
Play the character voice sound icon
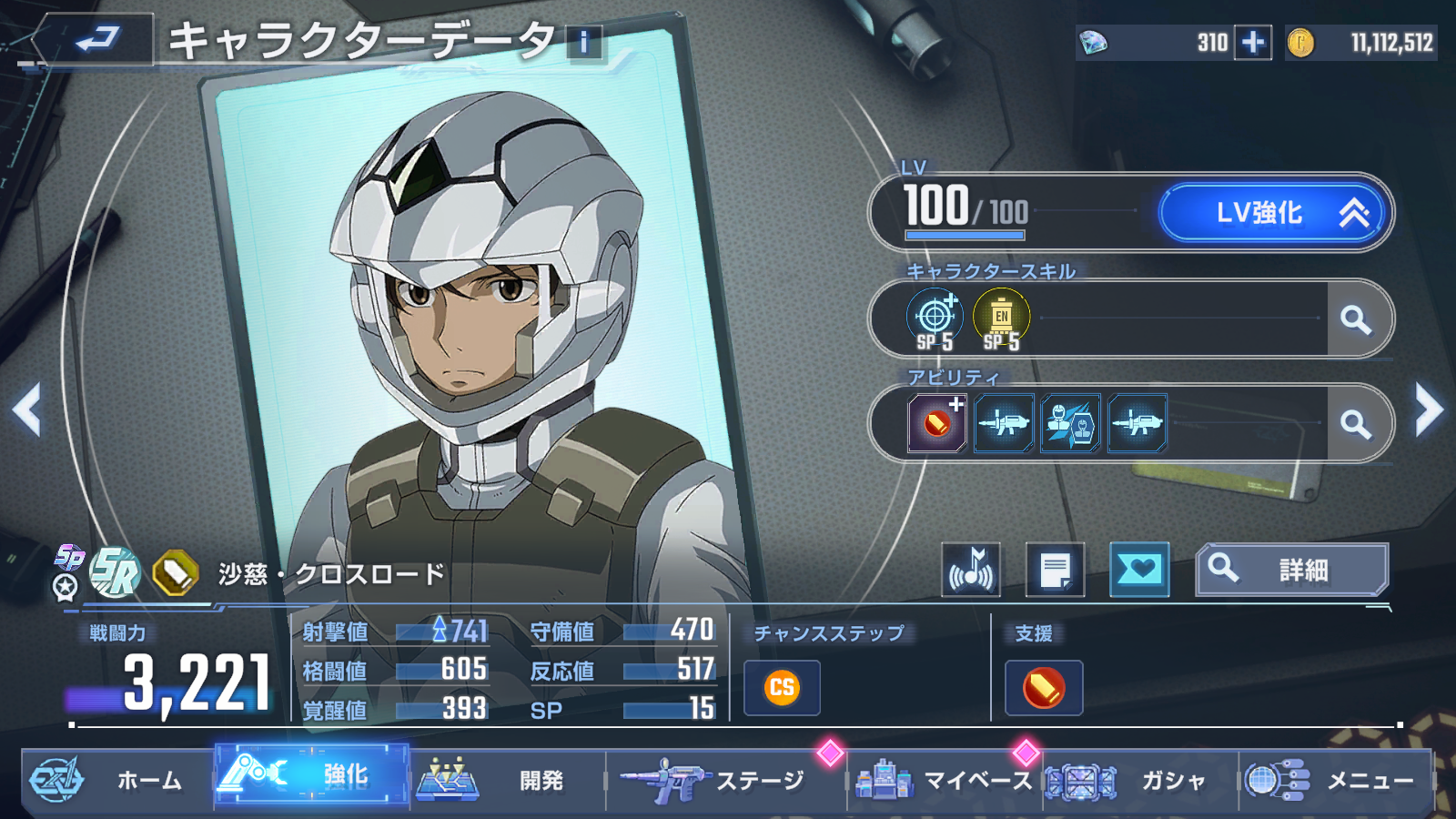point(971,571)
